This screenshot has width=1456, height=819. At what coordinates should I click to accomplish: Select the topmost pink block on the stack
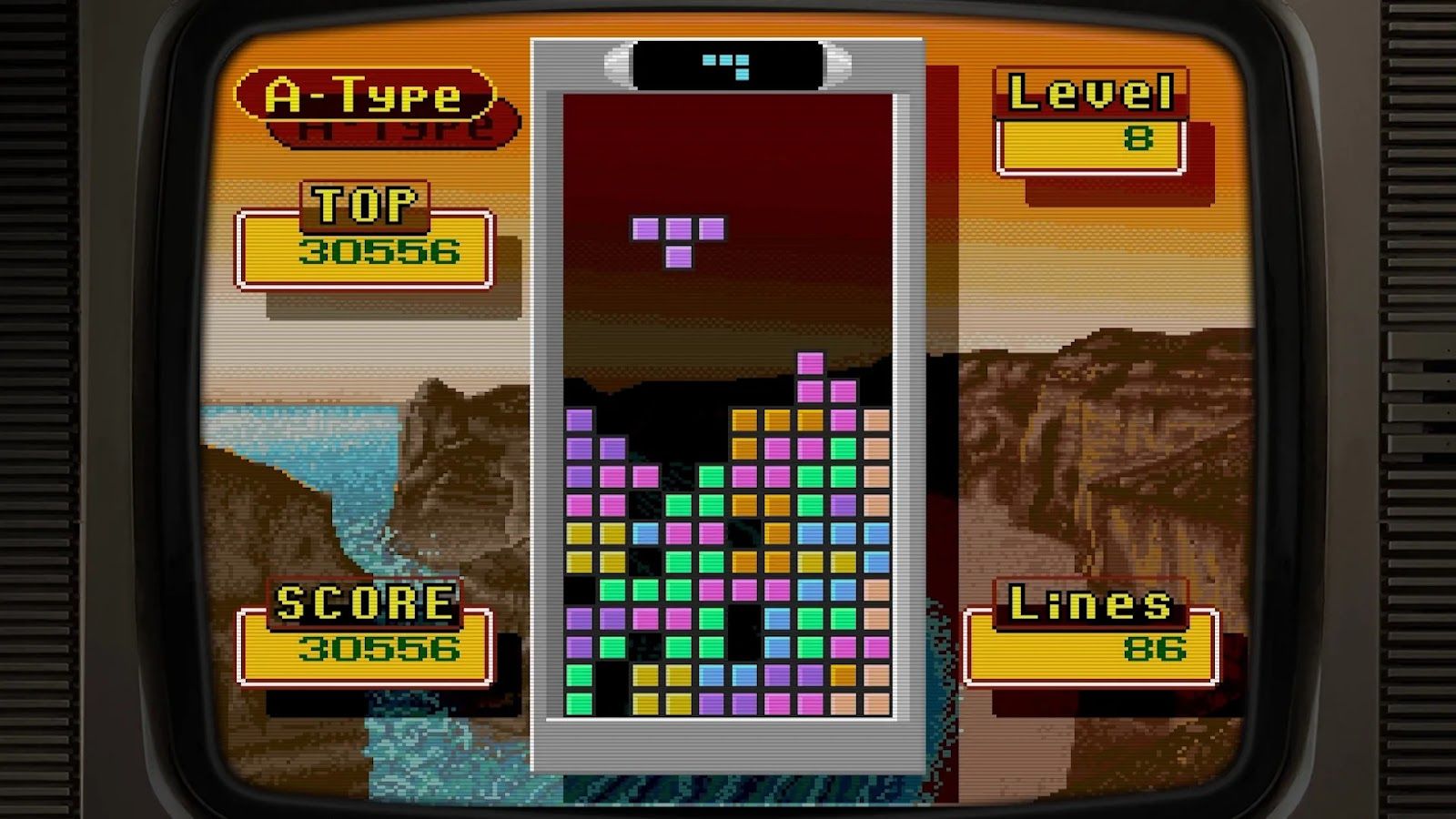click(x=808, y=362)
